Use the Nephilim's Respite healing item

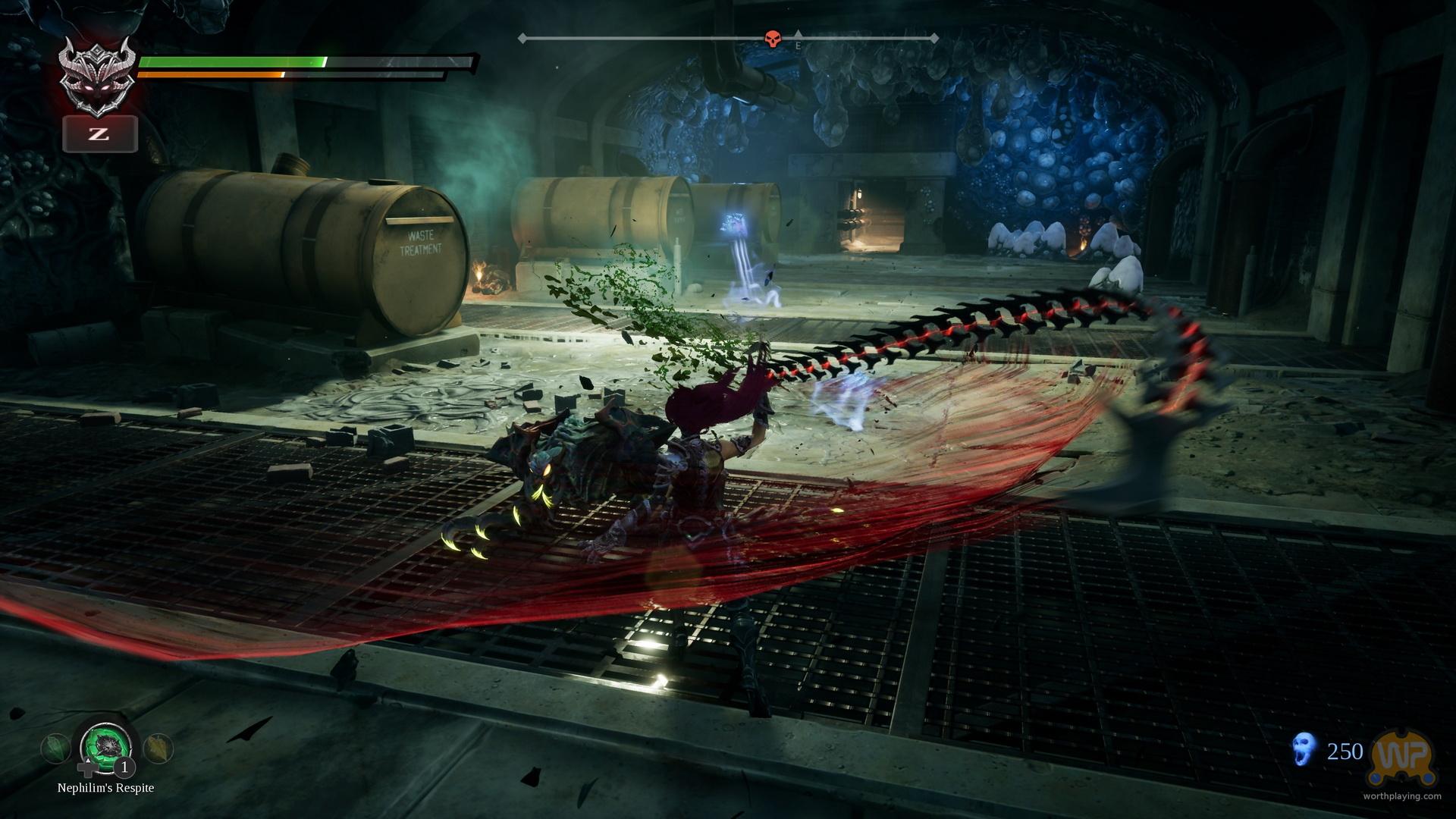(107, 748)
